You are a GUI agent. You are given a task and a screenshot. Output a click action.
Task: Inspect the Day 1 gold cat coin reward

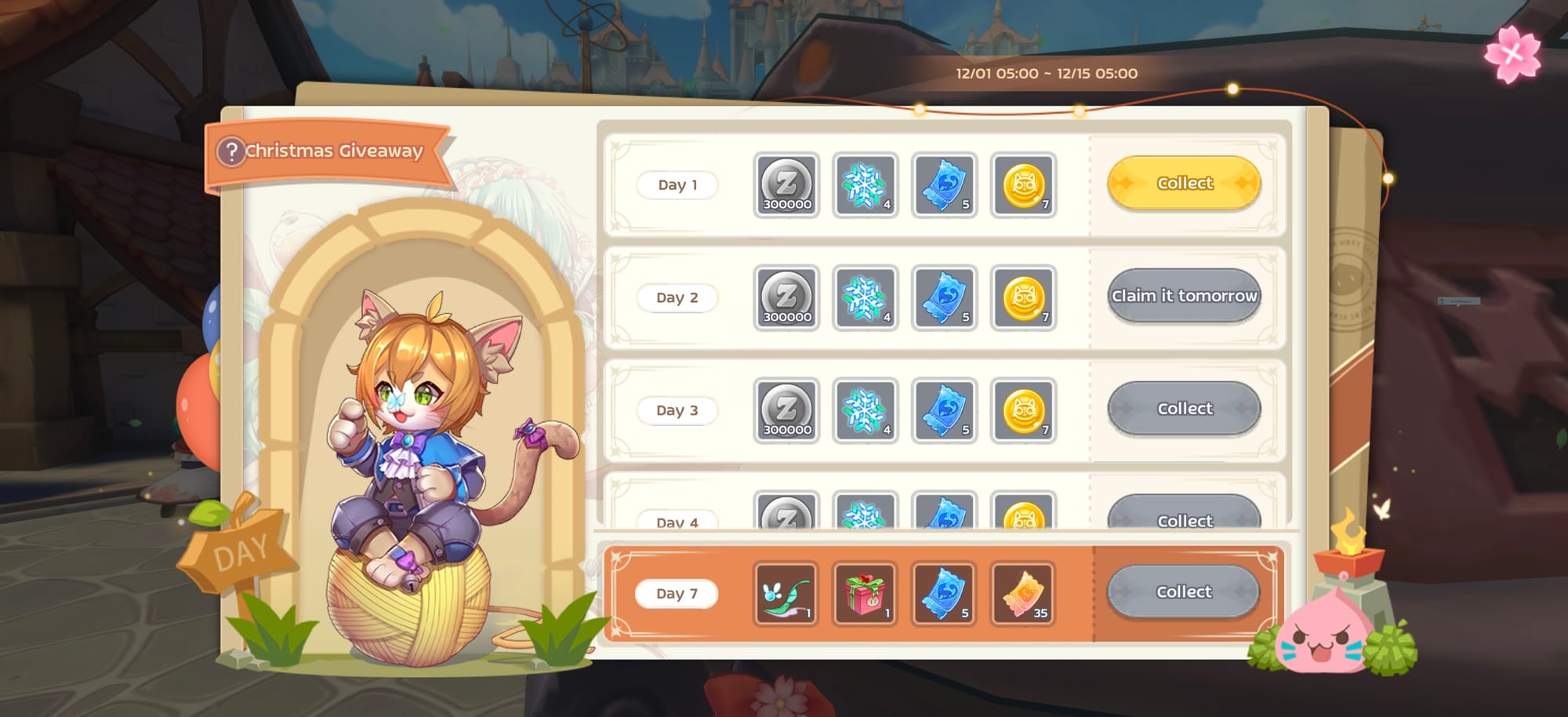point(1023,185)
